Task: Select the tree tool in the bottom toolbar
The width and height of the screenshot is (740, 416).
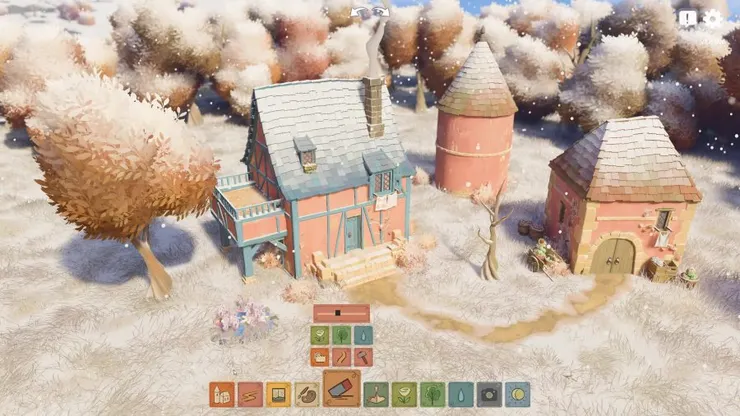Action: (x=432, y=394)
